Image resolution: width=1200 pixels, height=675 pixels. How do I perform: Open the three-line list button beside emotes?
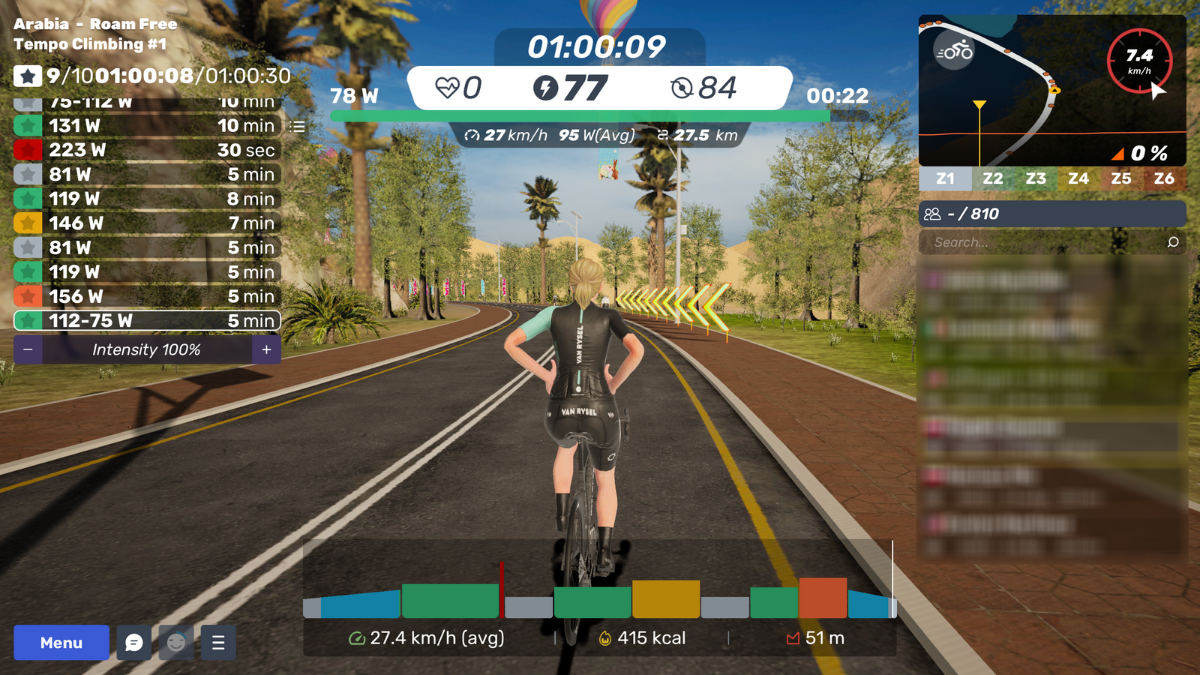(218, 643)
